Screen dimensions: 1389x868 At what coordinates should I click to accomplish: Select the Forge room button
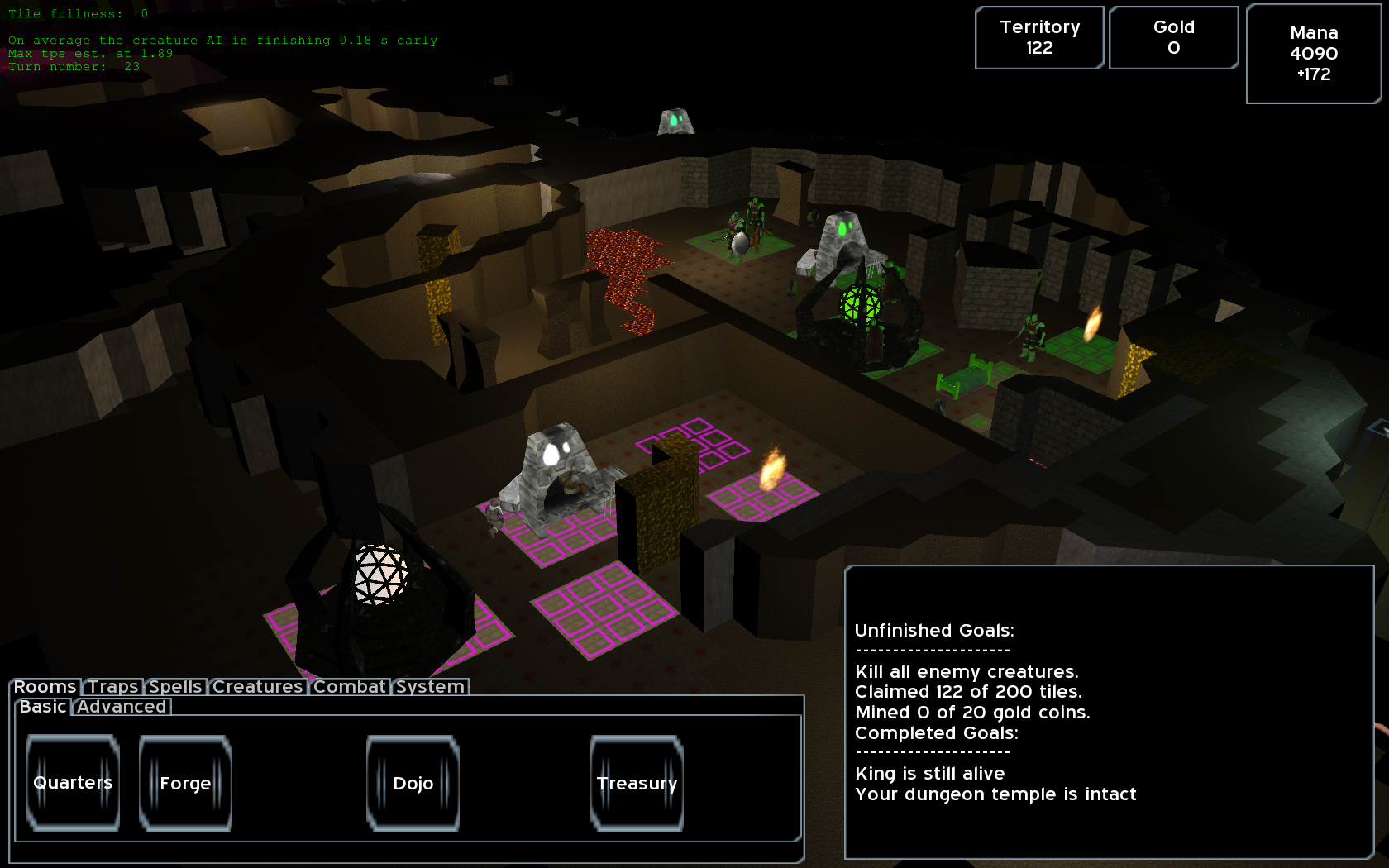185,783
